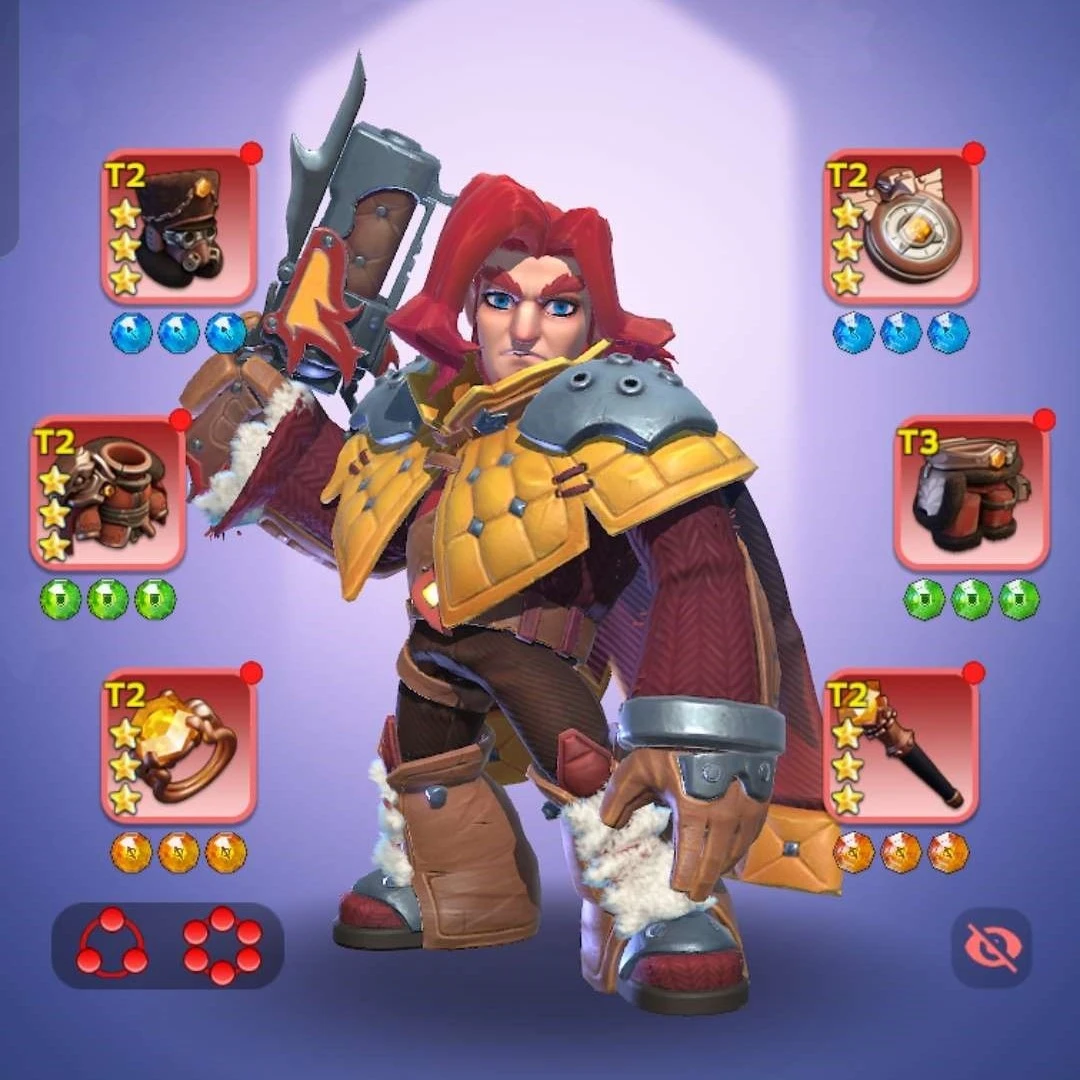Select the T2 helmet equipment slot
This screenshot has width=1080, height=1080.
click(x=180, y=227)
